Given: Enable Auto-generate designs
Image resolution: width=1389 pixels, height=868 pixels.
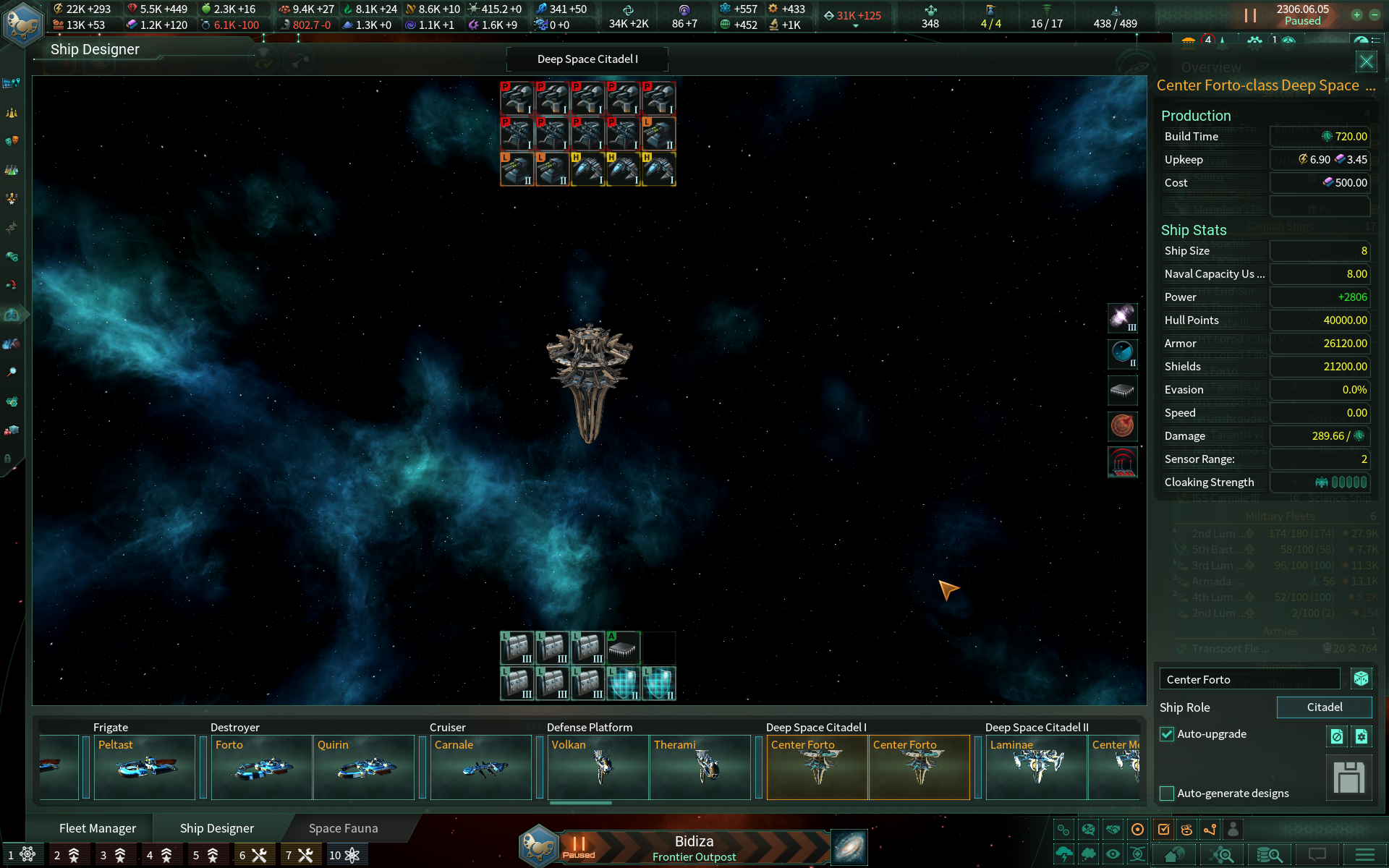Looking at the screenshot, I should pos(1165,793).
